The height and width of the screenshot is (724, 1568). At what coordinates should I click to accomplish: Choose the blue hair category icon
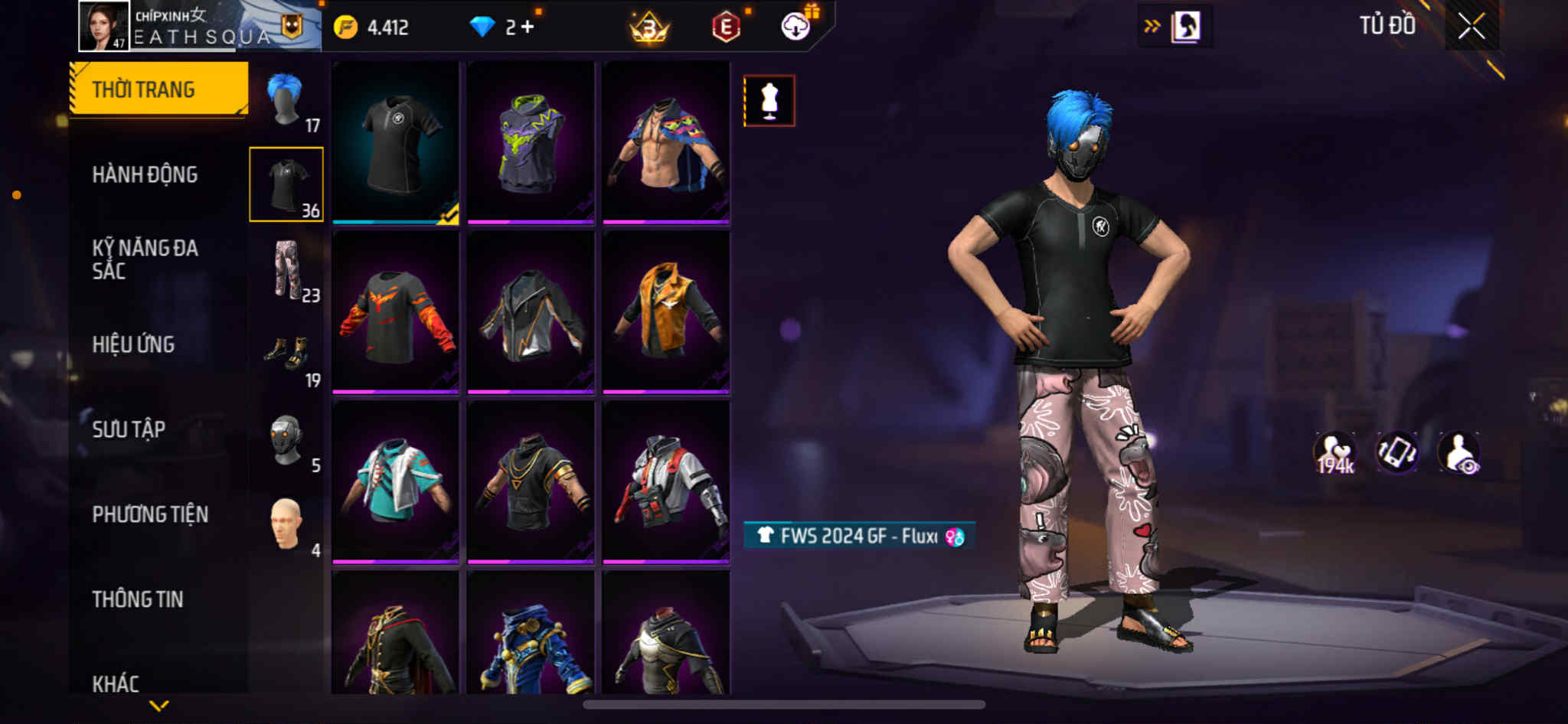tap(286, 99)
